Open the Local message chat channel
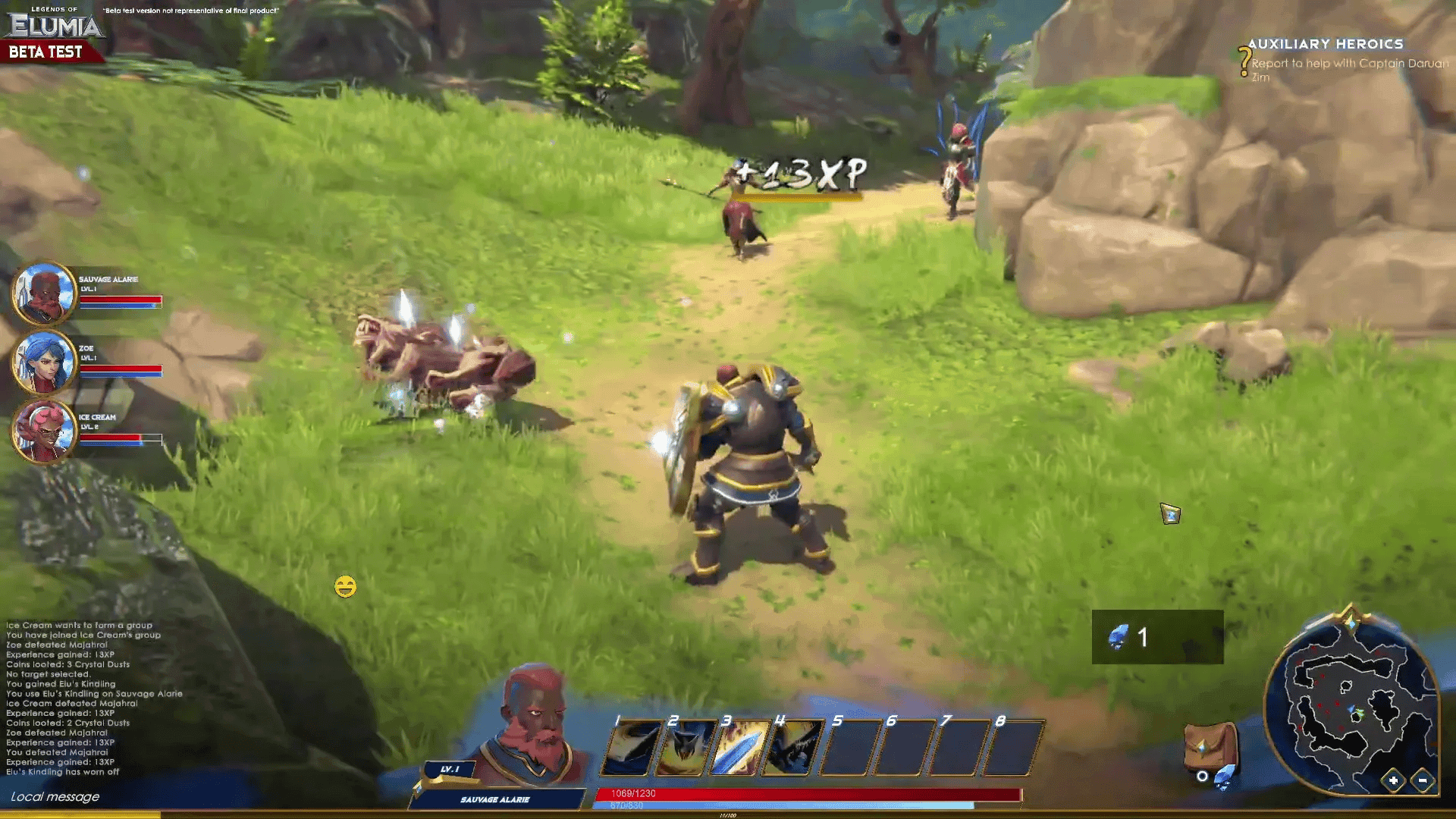Image resolution: width=1456 pixels, height=819 pixels. point(55,797)
